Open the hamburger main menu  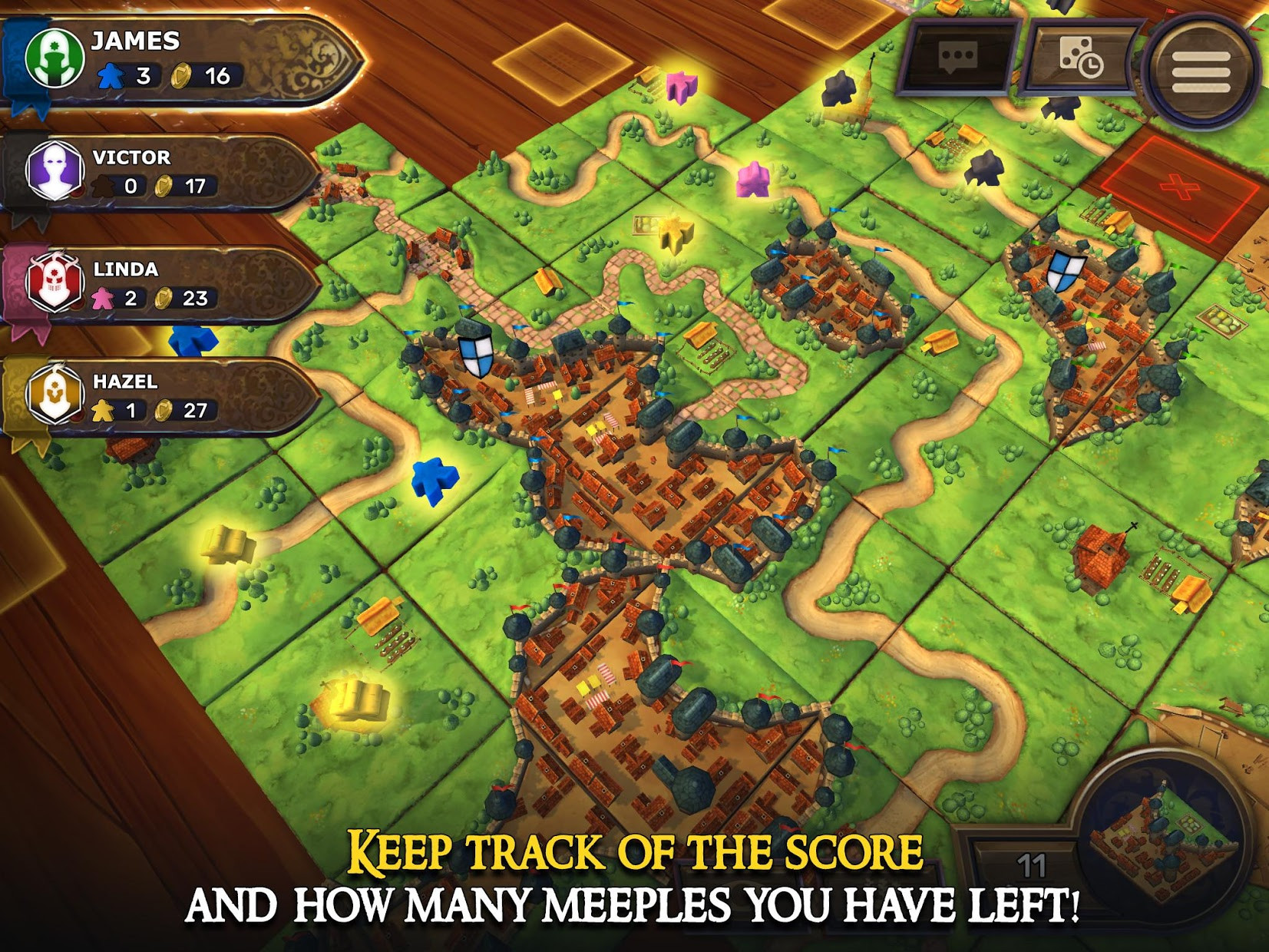pos(1203,65)
